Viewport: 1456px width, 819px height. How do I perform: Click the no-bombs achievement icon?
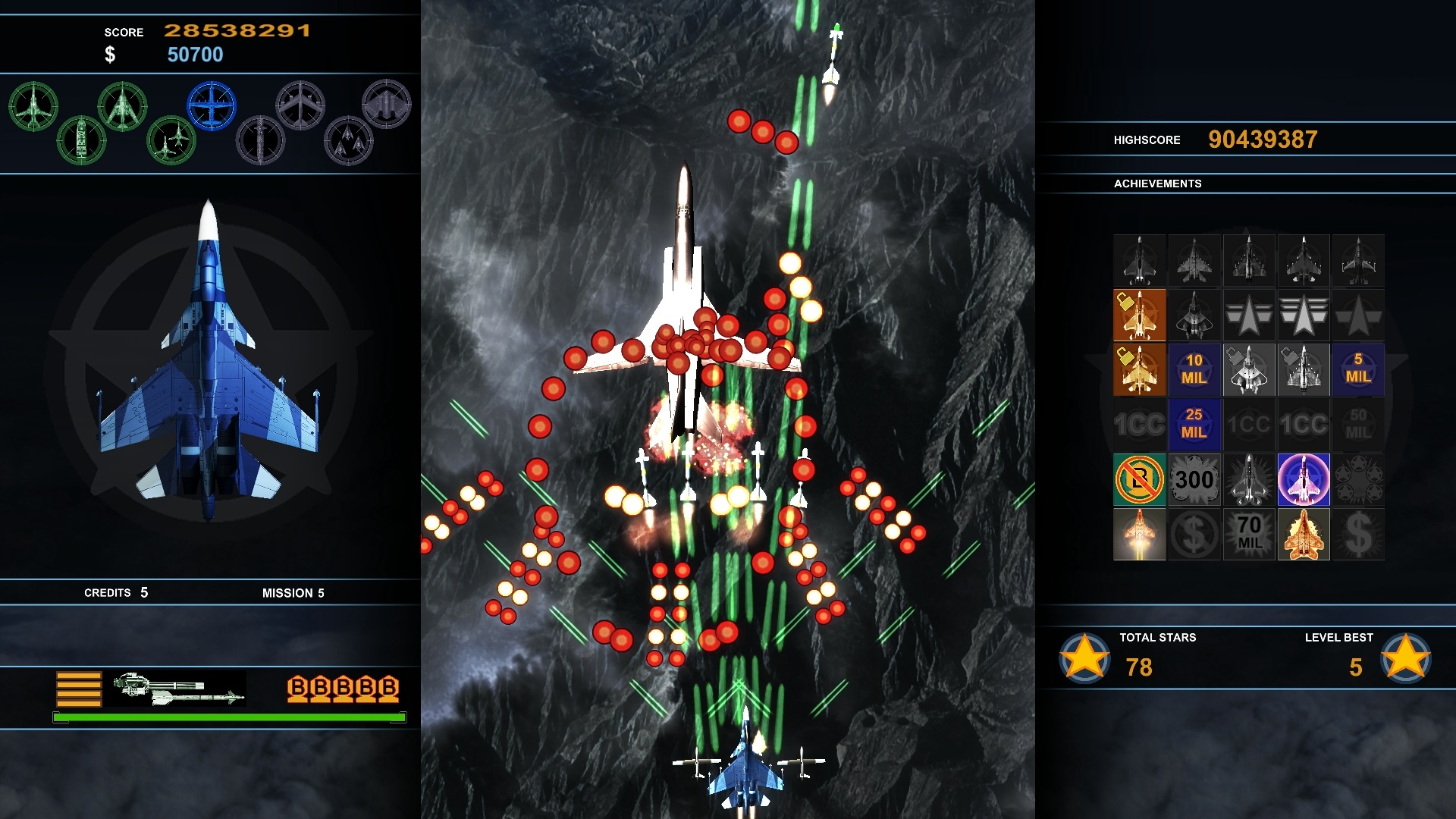[1139, 479]
